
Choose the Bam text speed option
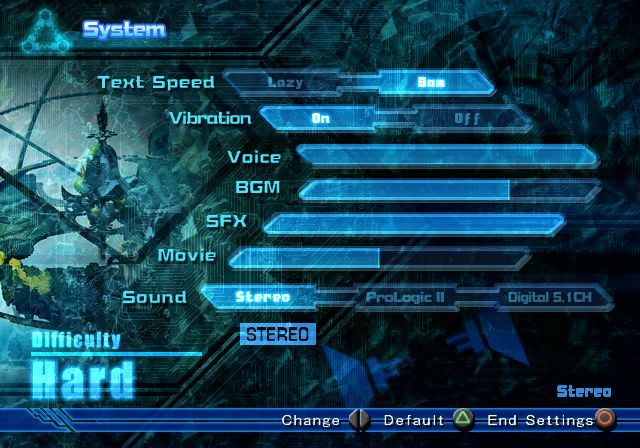pyautogui.click(x=432, y=82)
